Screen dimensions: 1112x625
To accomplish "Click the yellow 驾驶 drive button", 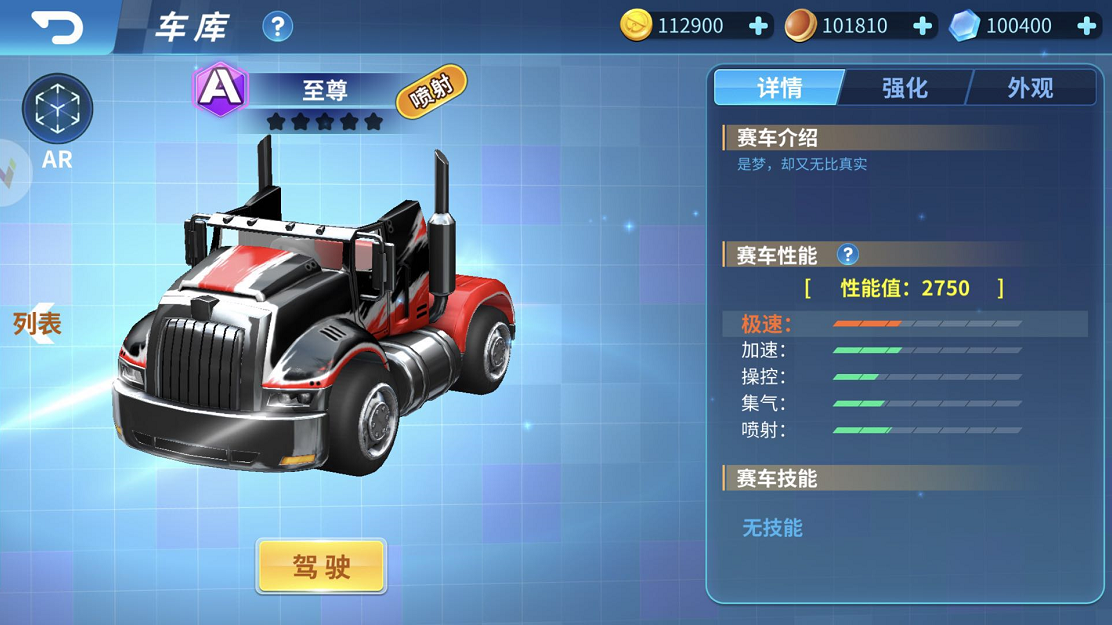I will [321, 567].
